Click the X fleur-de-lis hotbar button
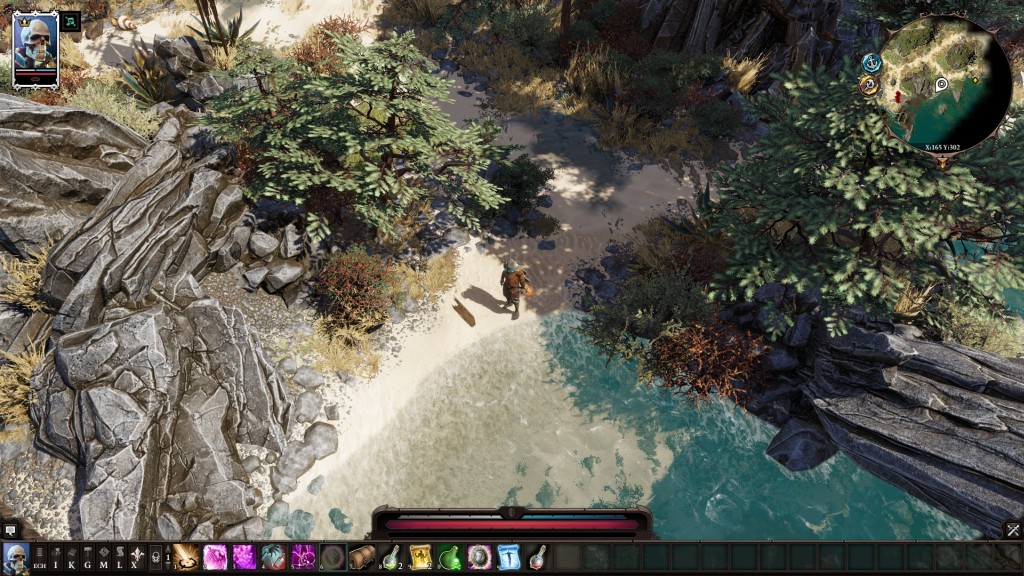The height and width of the screenshot is (576, 1024). tap(138, 558)
